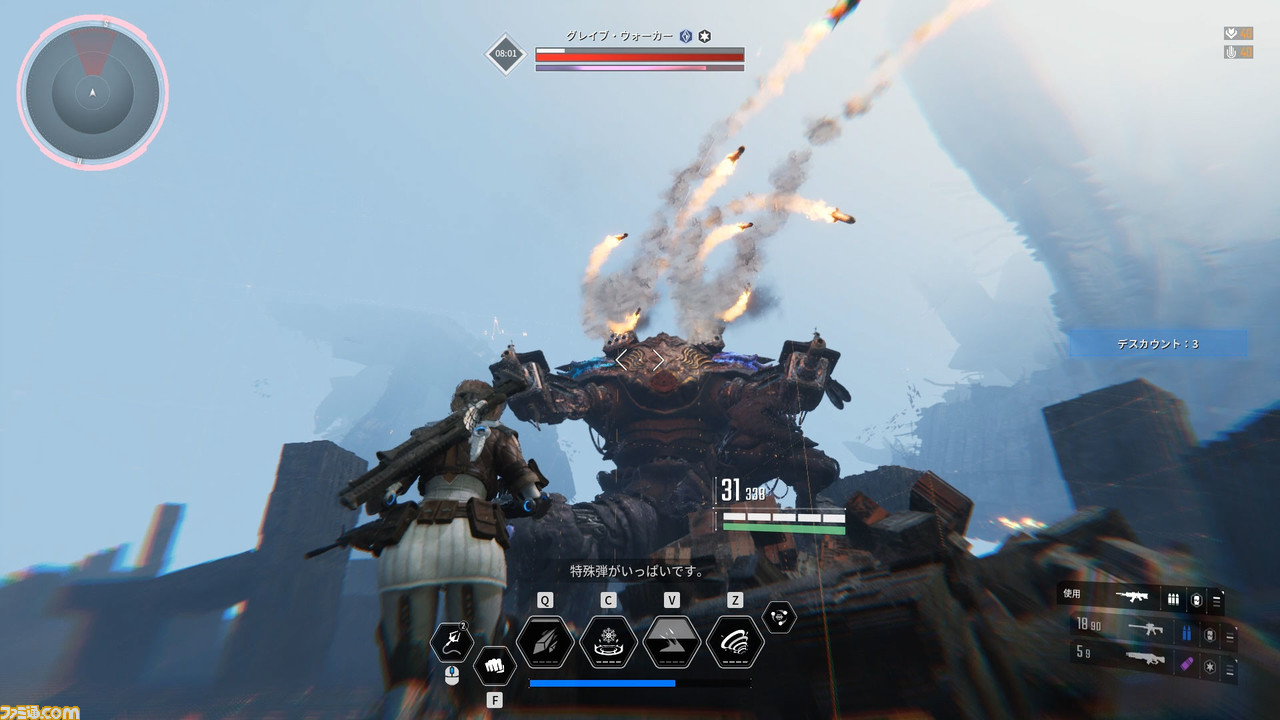Activate the crystal shard ability
Image resolution: width=1280 pixels, height=720 pixels.
tap(545, 642)
